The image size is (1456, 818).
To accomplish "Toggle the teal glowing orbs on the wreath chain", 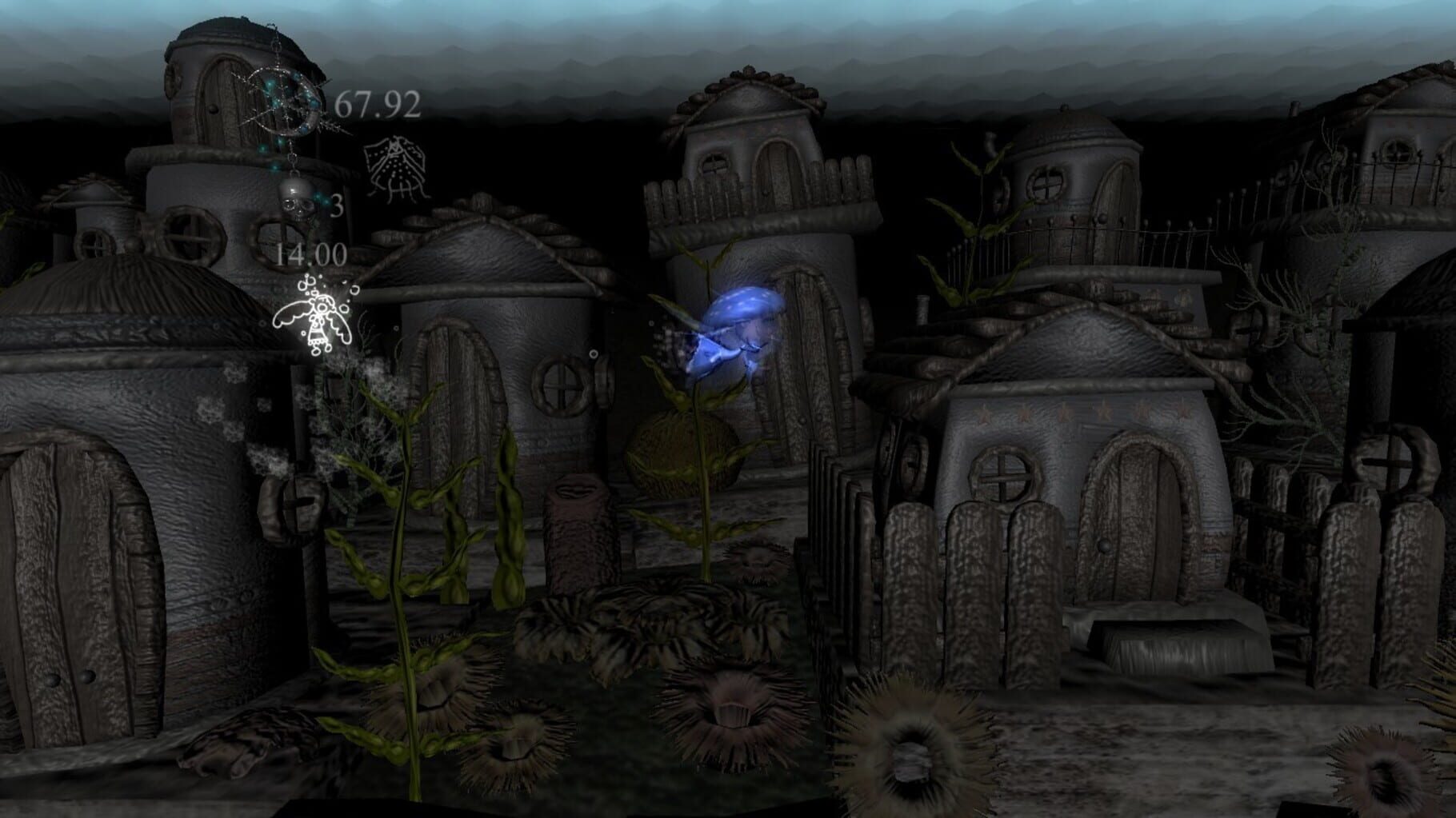I will [x=275, y=102].
